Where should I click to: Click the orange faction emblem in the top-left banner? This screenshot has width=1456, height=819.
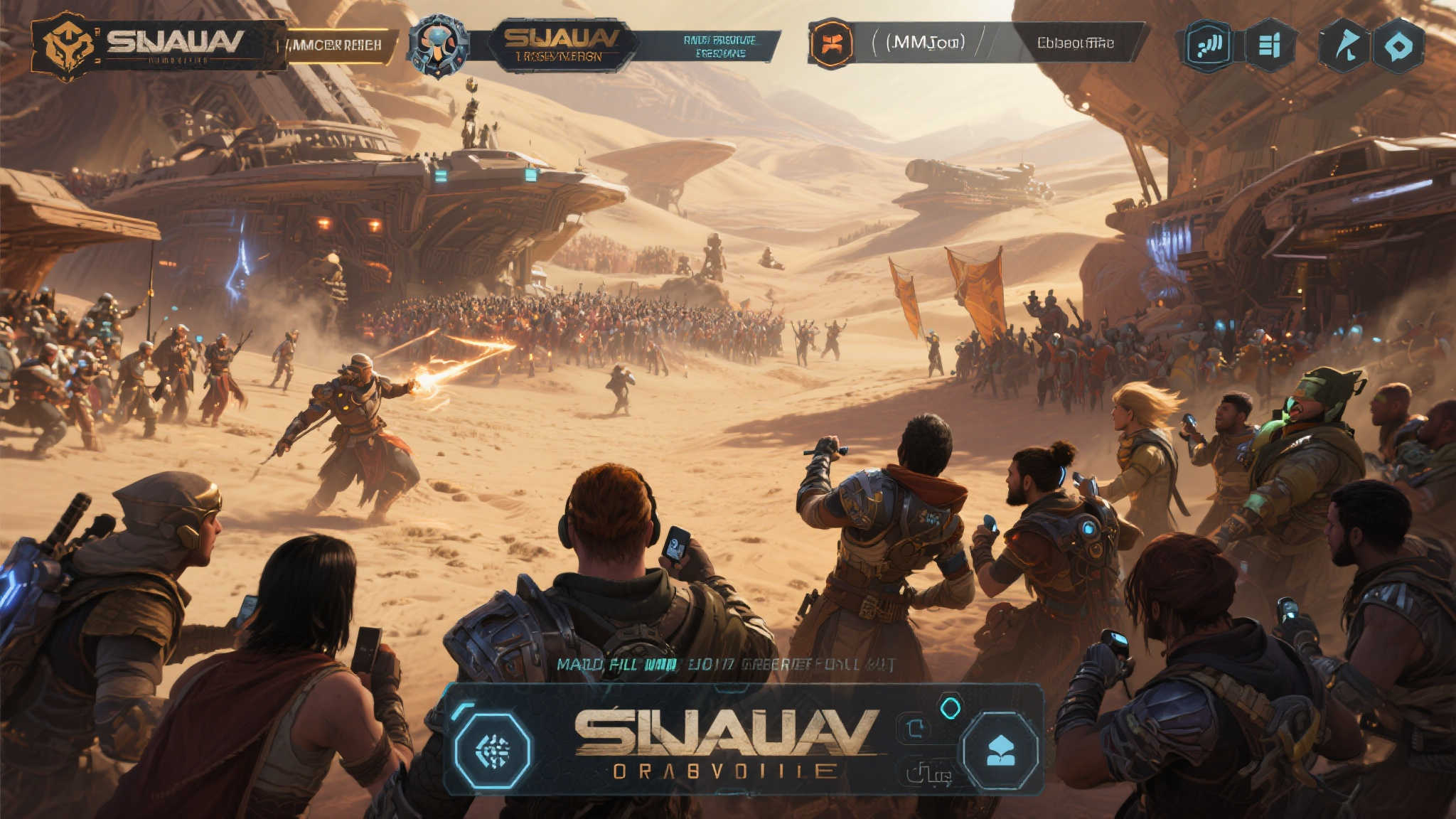[x=68, y=45]
